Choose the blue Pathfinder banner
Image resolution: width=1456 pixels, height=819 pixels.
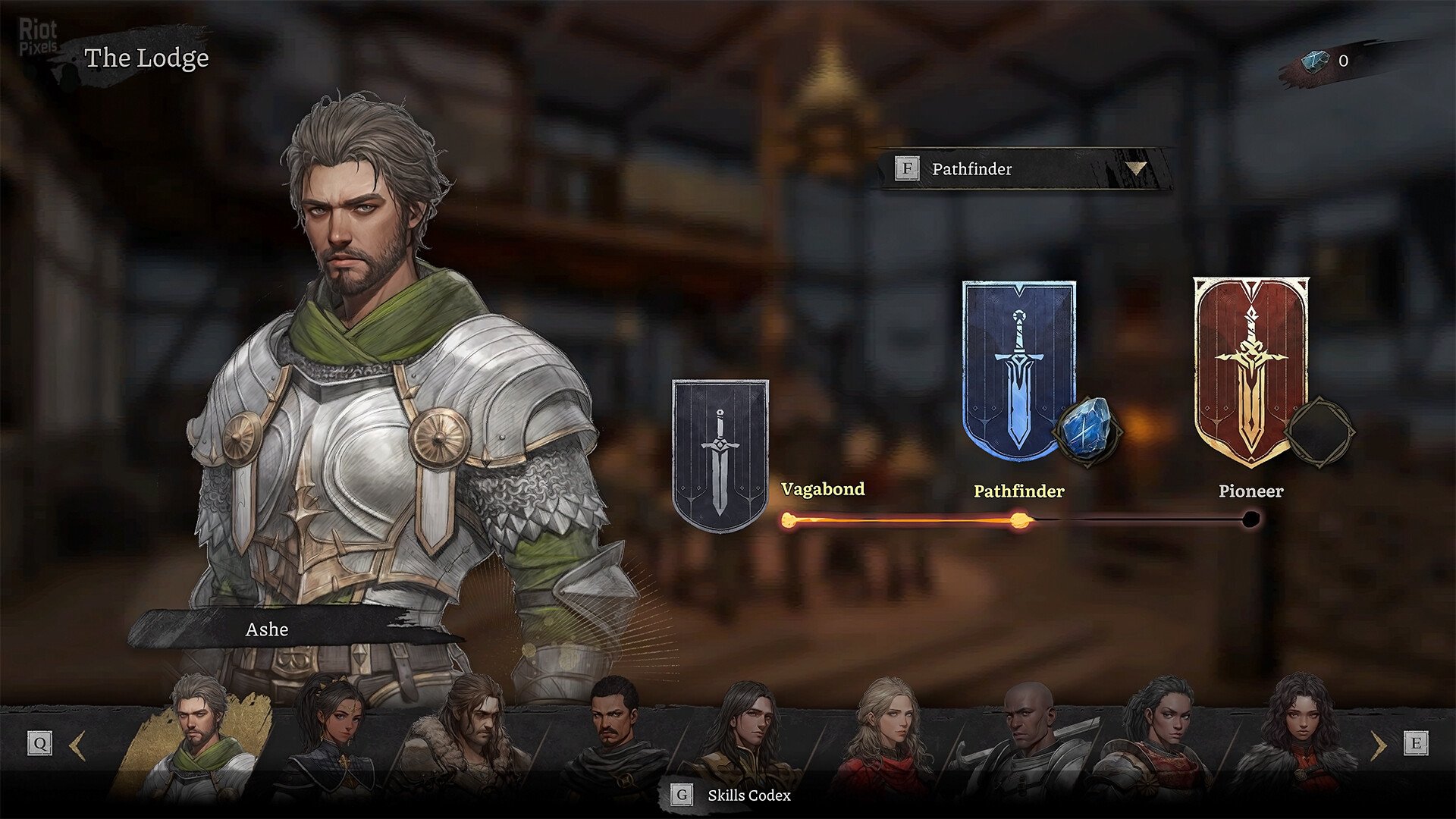click(x=1018, y=370)
